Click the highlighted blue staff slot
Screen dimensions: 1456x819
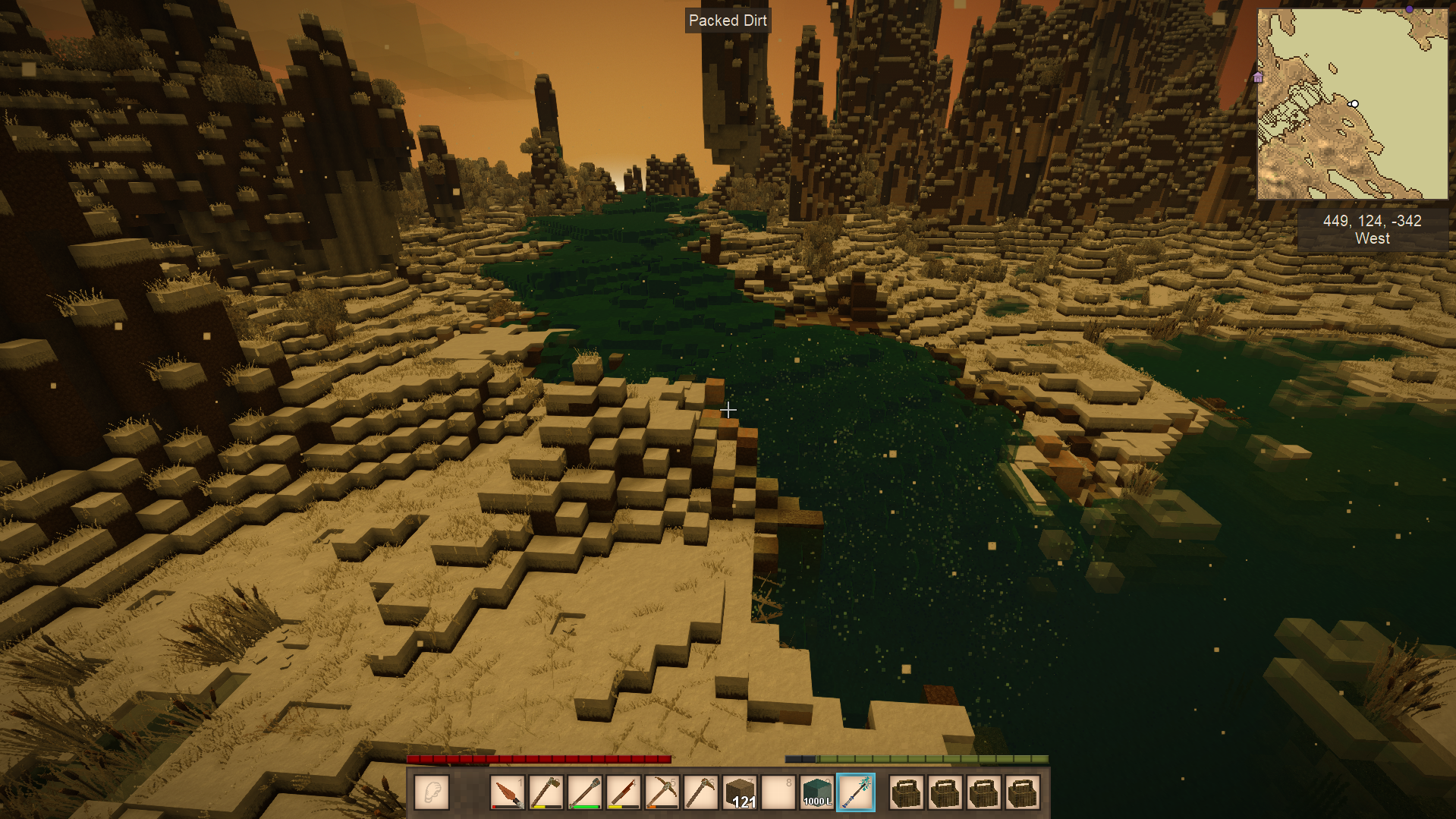[x=856, y=793]
